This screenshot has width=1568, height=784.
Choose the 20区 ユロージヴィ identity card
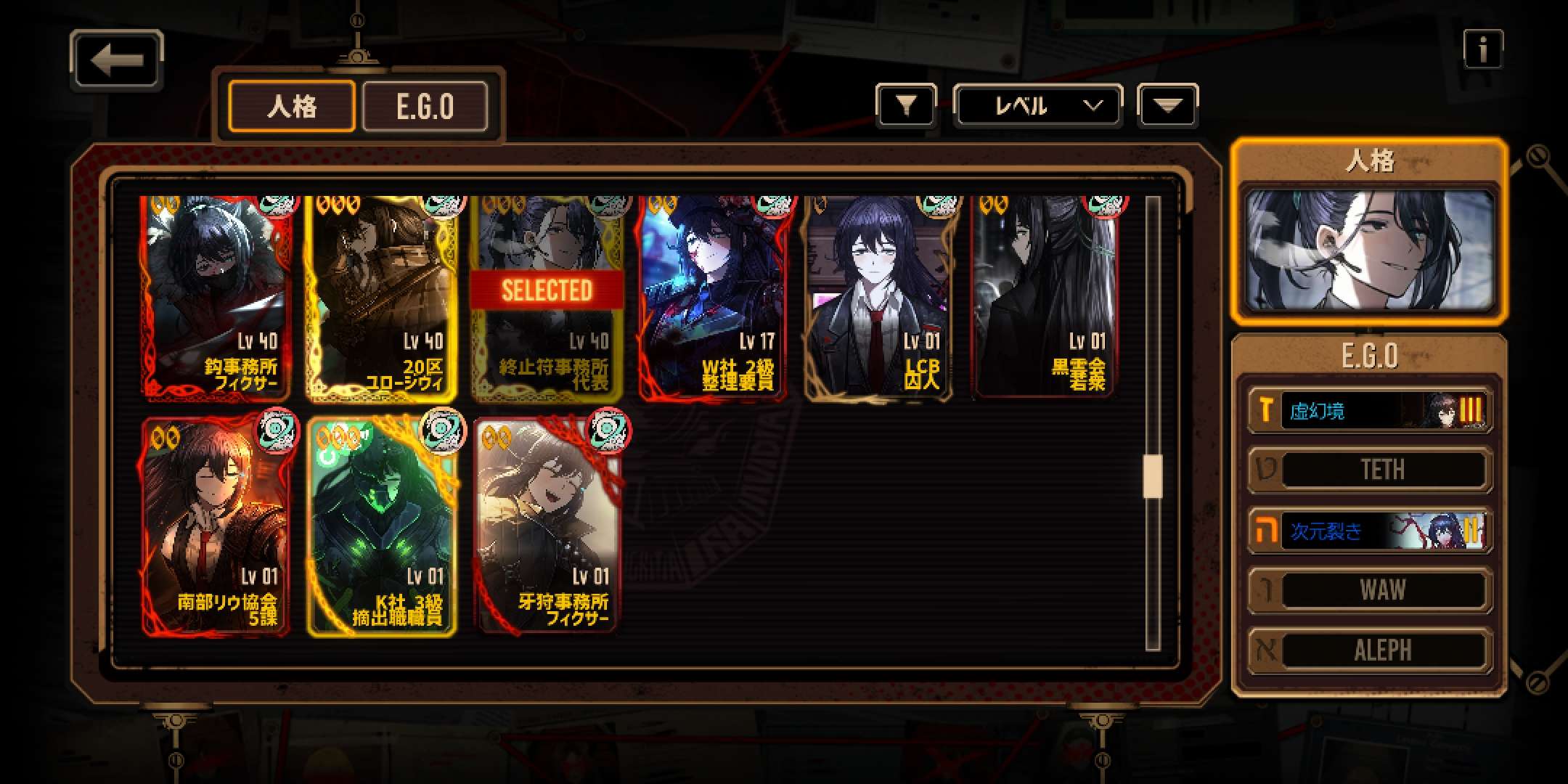pyautogui.click(x=382, y=298)
